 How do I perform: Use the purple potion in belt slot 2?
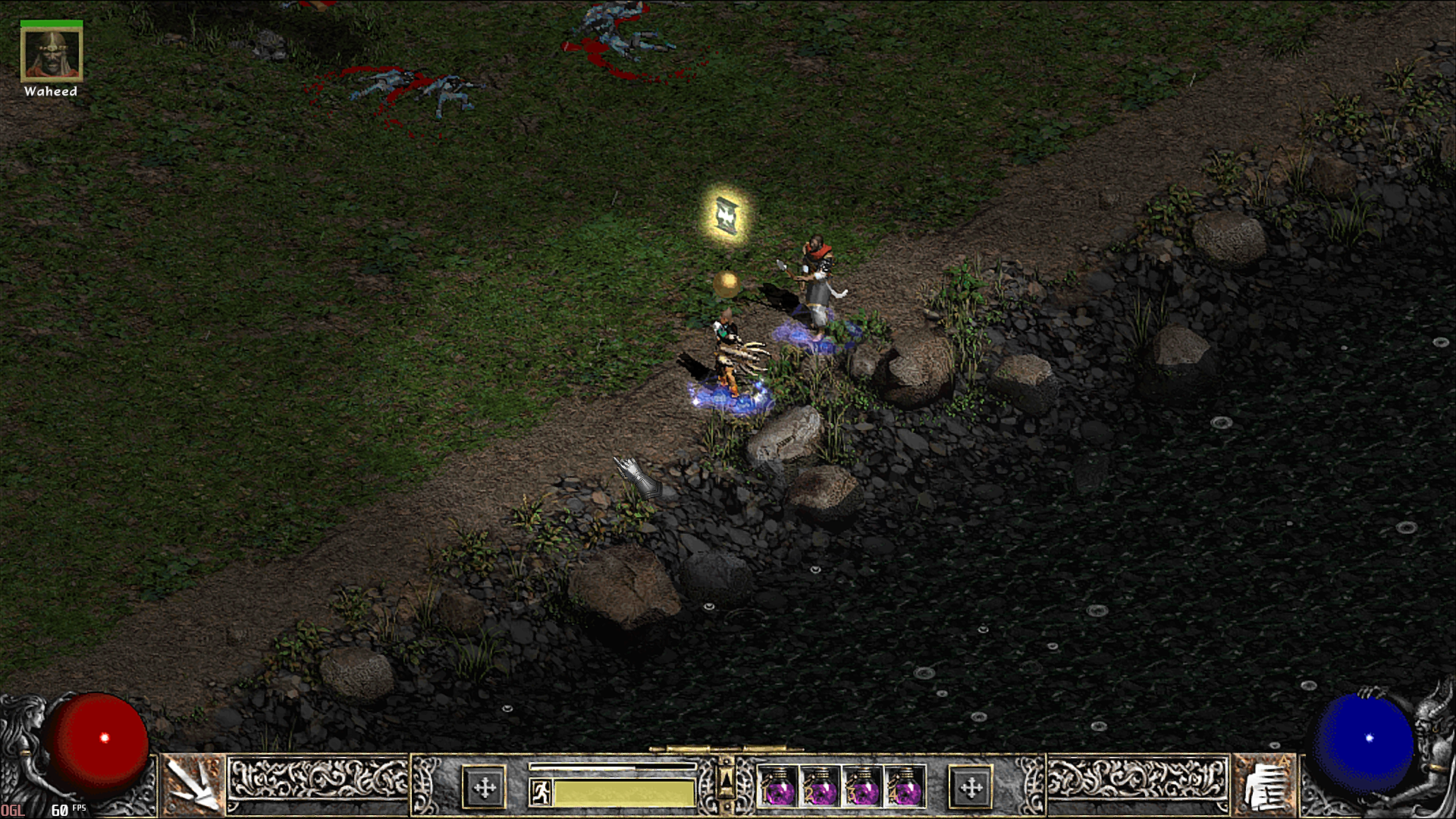pos(821,786)
